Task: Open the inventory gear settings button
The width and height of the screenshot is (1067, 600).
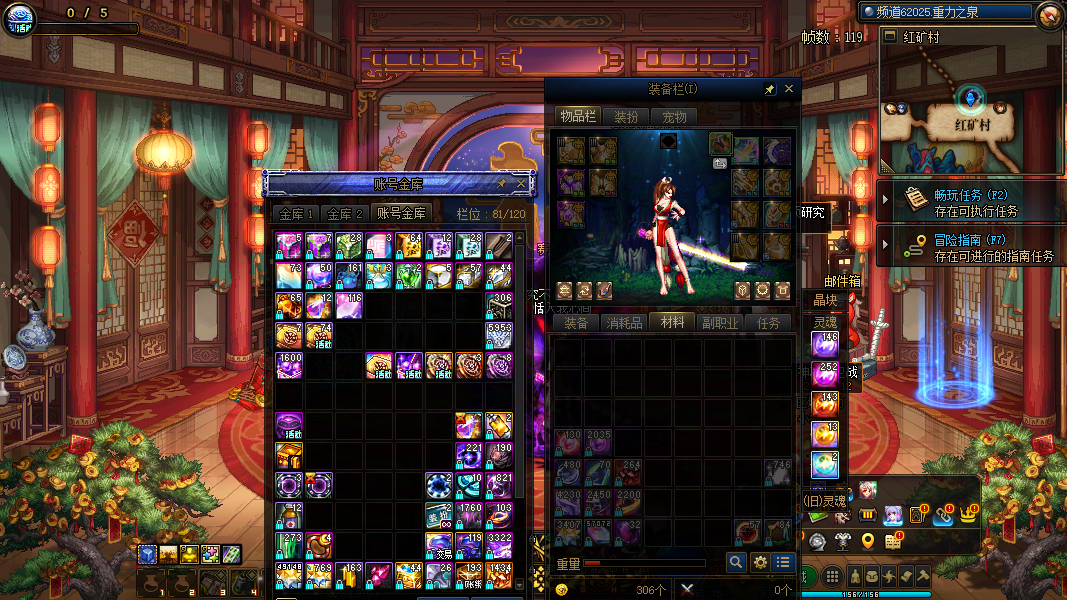Action: pos(760,563)
